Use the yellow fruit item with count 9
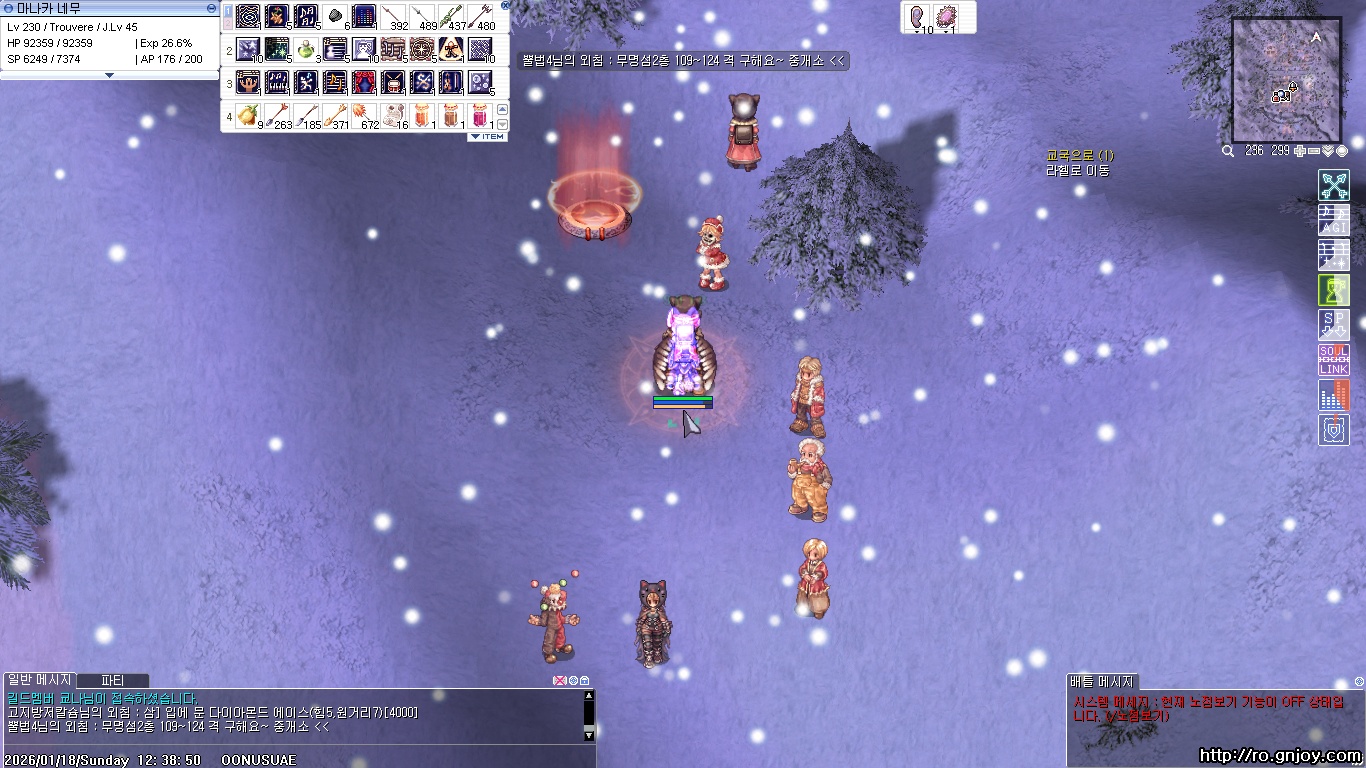The image size is (1366, 768). click(x=247, y=115)
